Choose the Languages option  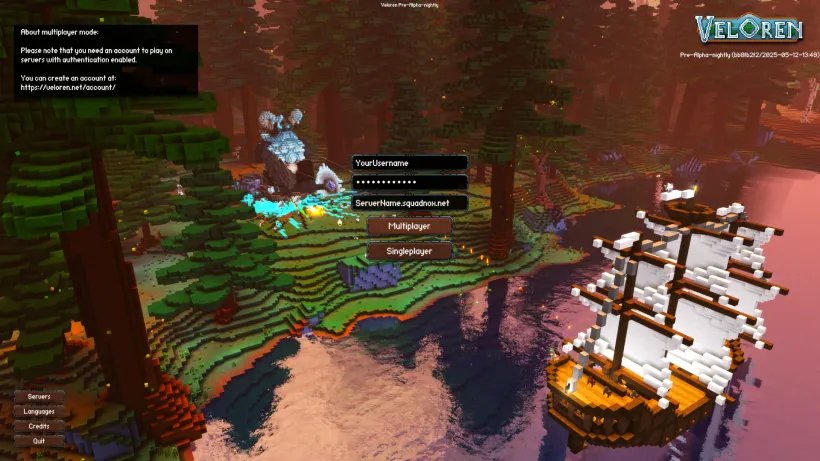[39, 411]
